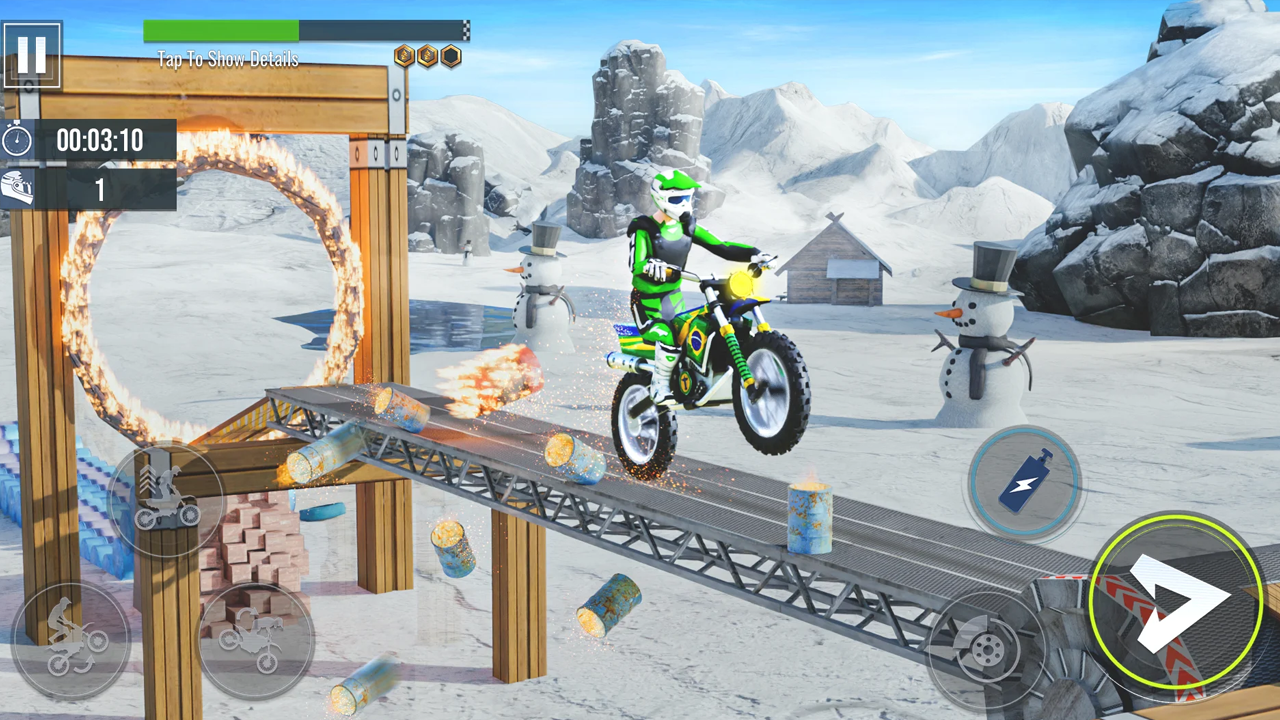Tap the green level progress bar
1280x720 pixels.
[220, 31]
